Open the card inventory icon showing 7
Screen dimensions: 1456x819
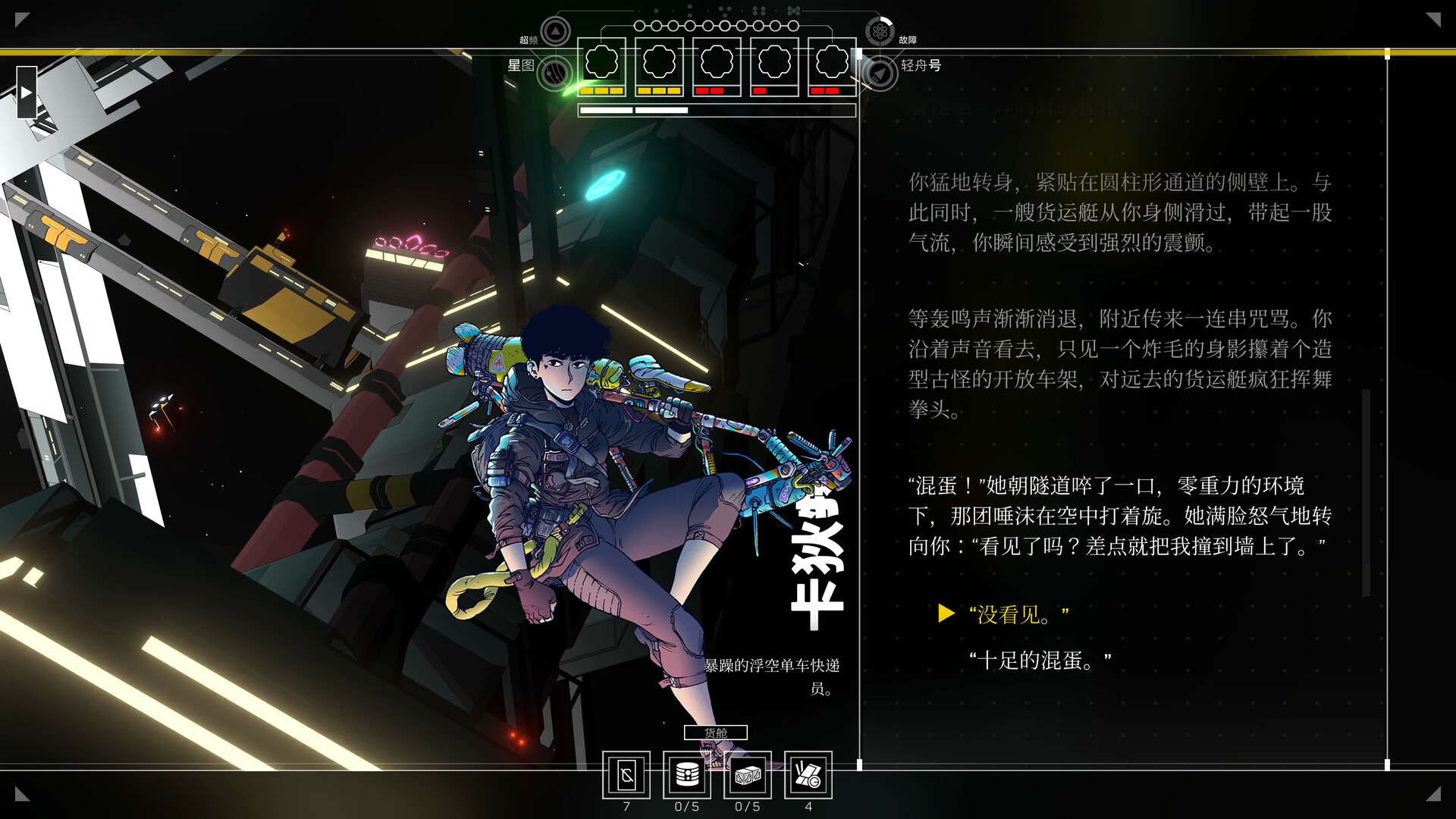626,775
